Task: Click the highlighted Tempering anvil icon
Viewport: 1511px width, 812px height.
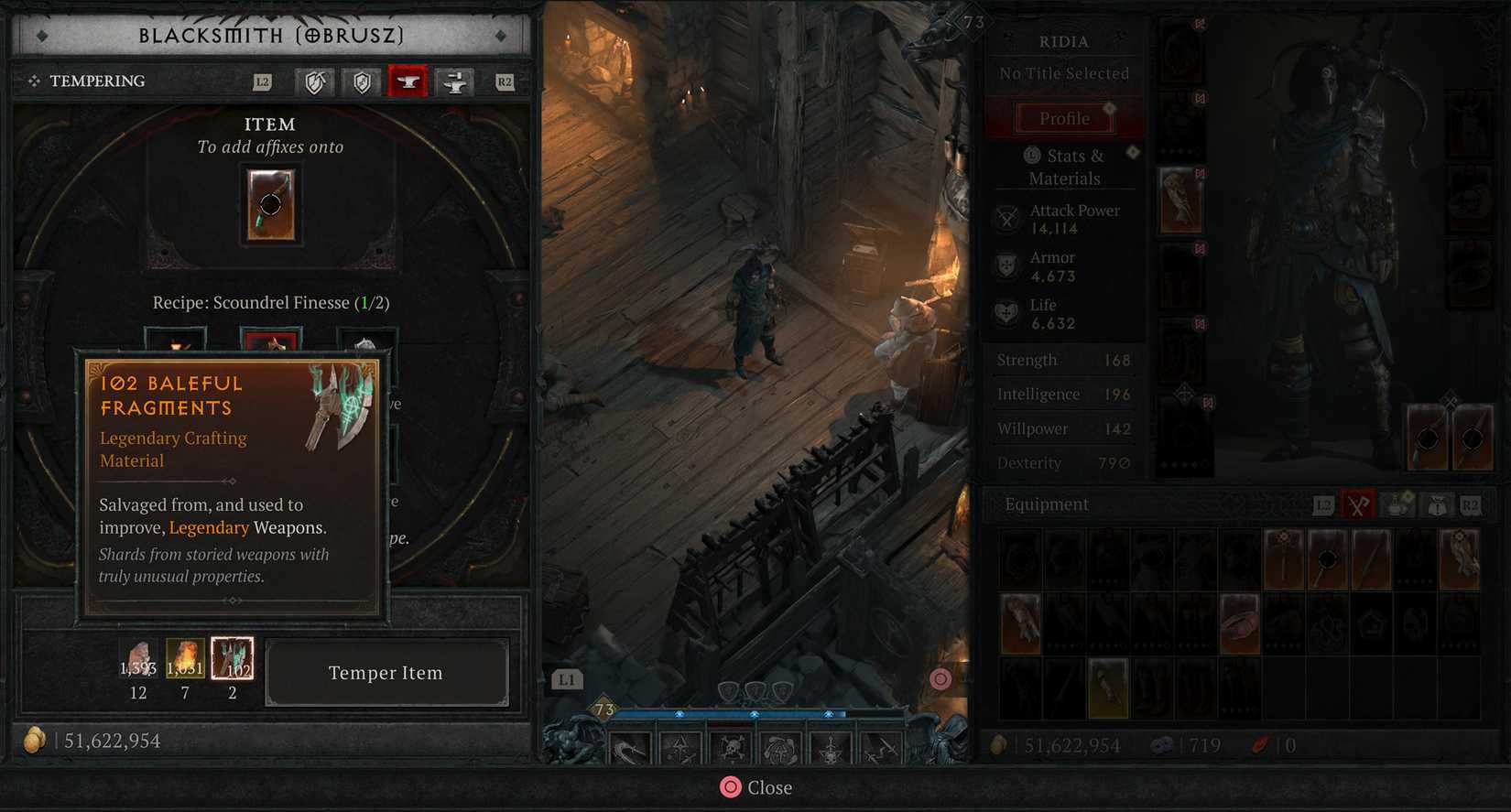Action: click(408, 81)
